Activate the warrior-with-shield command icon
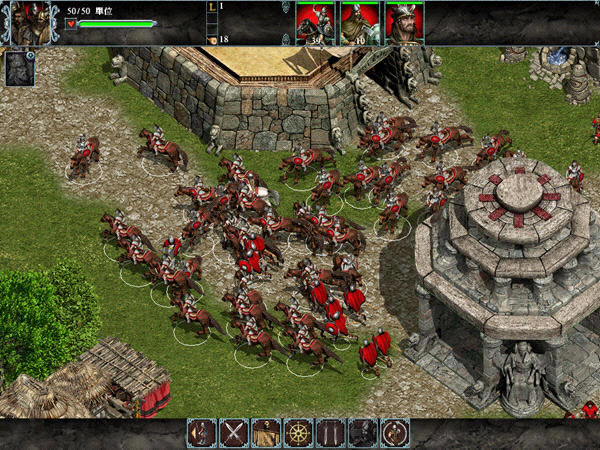 201,433
